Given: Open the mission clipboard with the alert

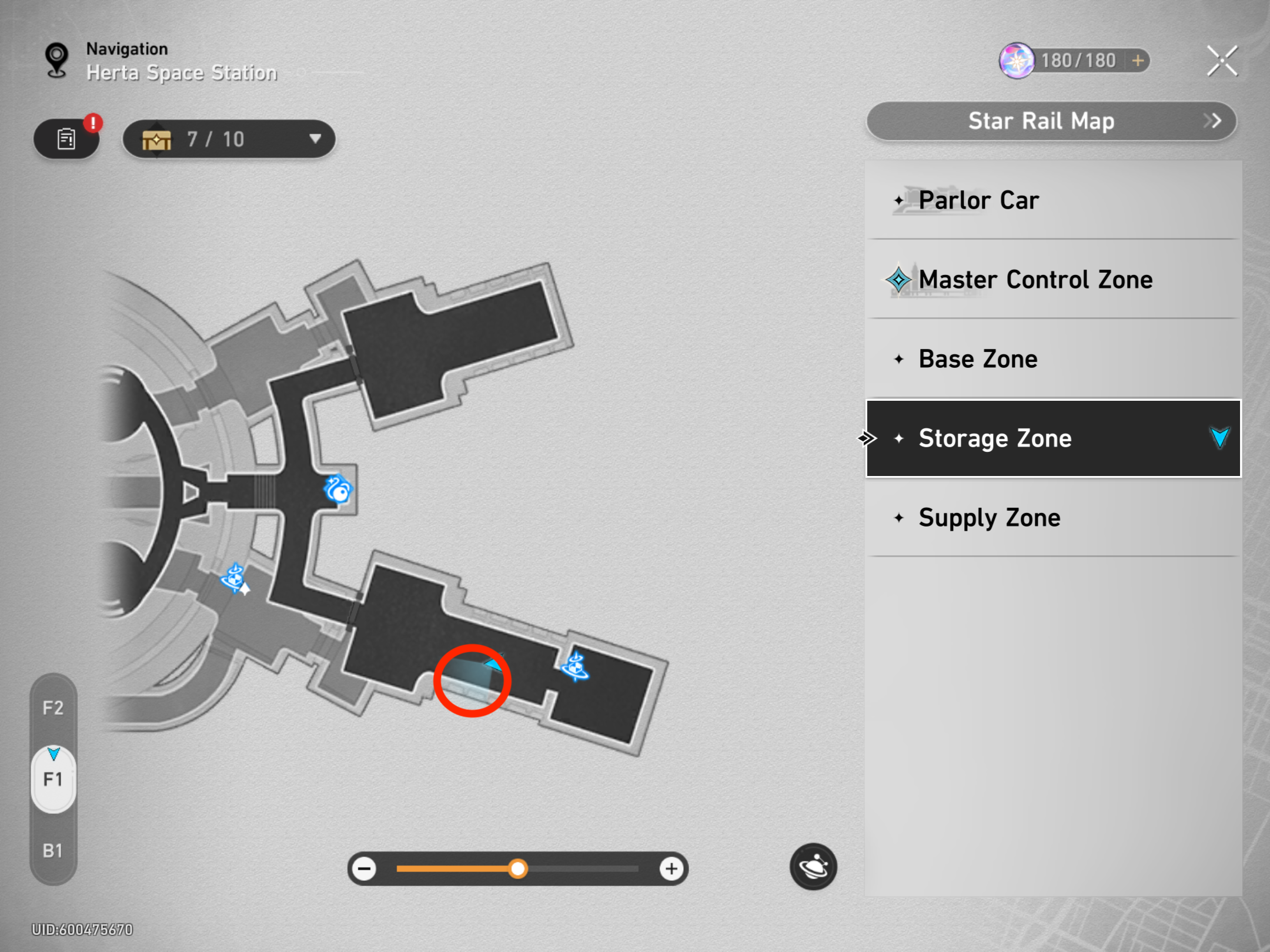Looking at the screenshot, I should (x=66, y=139).
